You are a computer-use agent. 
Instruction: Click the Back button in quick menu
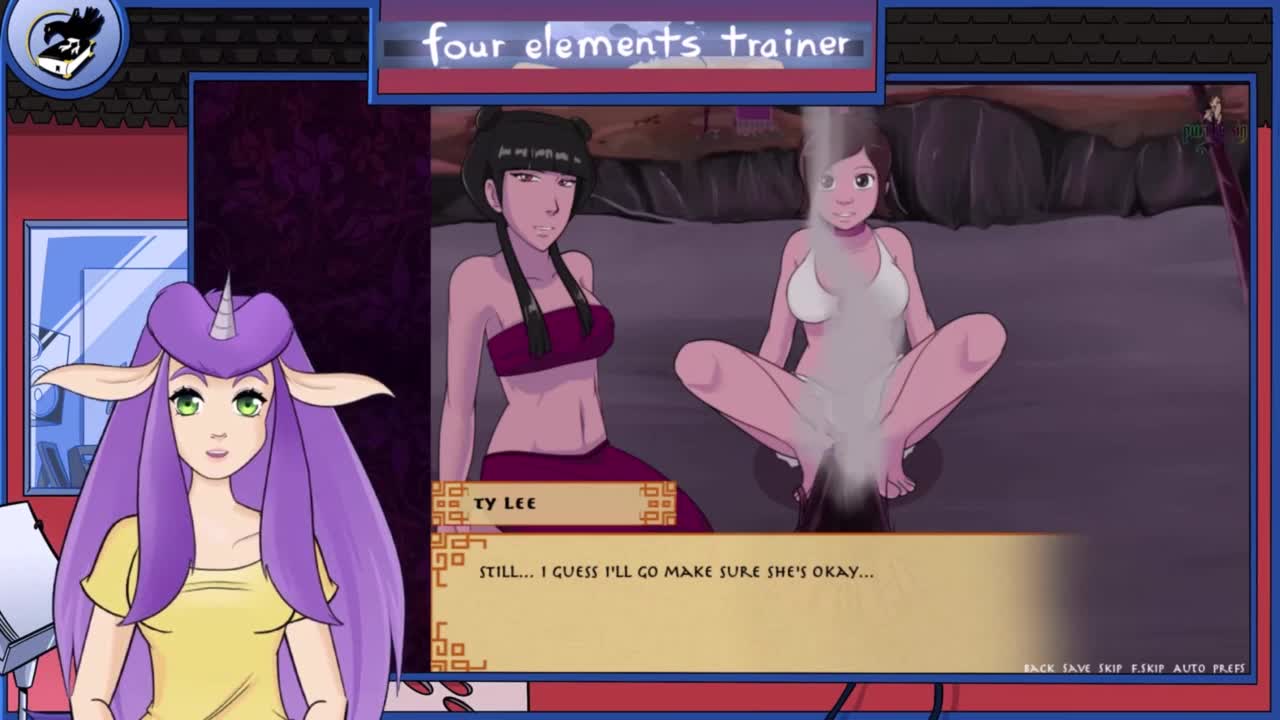point(1038,668)
